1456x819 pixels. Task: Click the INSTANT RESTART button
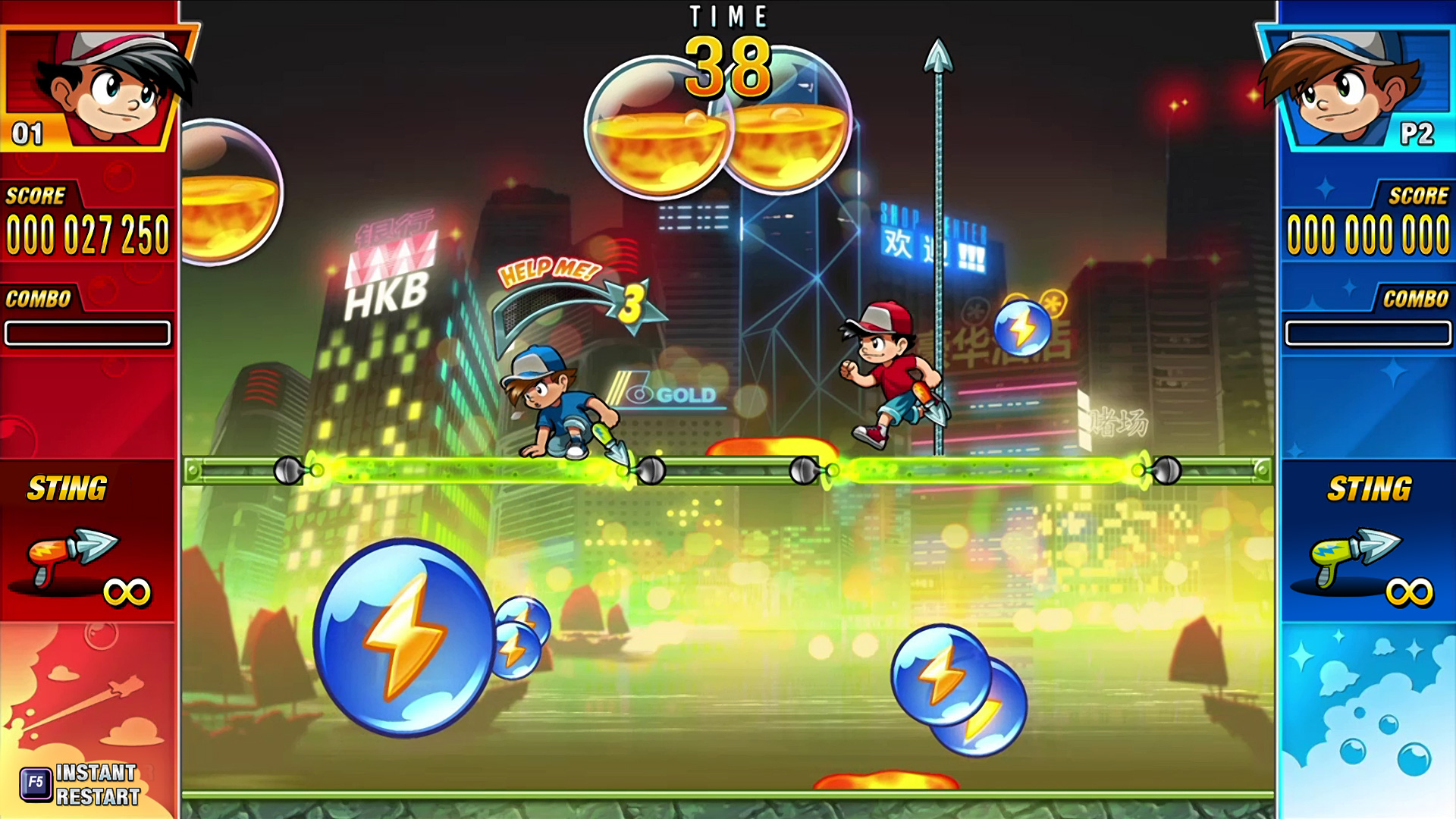coord(99,785)
